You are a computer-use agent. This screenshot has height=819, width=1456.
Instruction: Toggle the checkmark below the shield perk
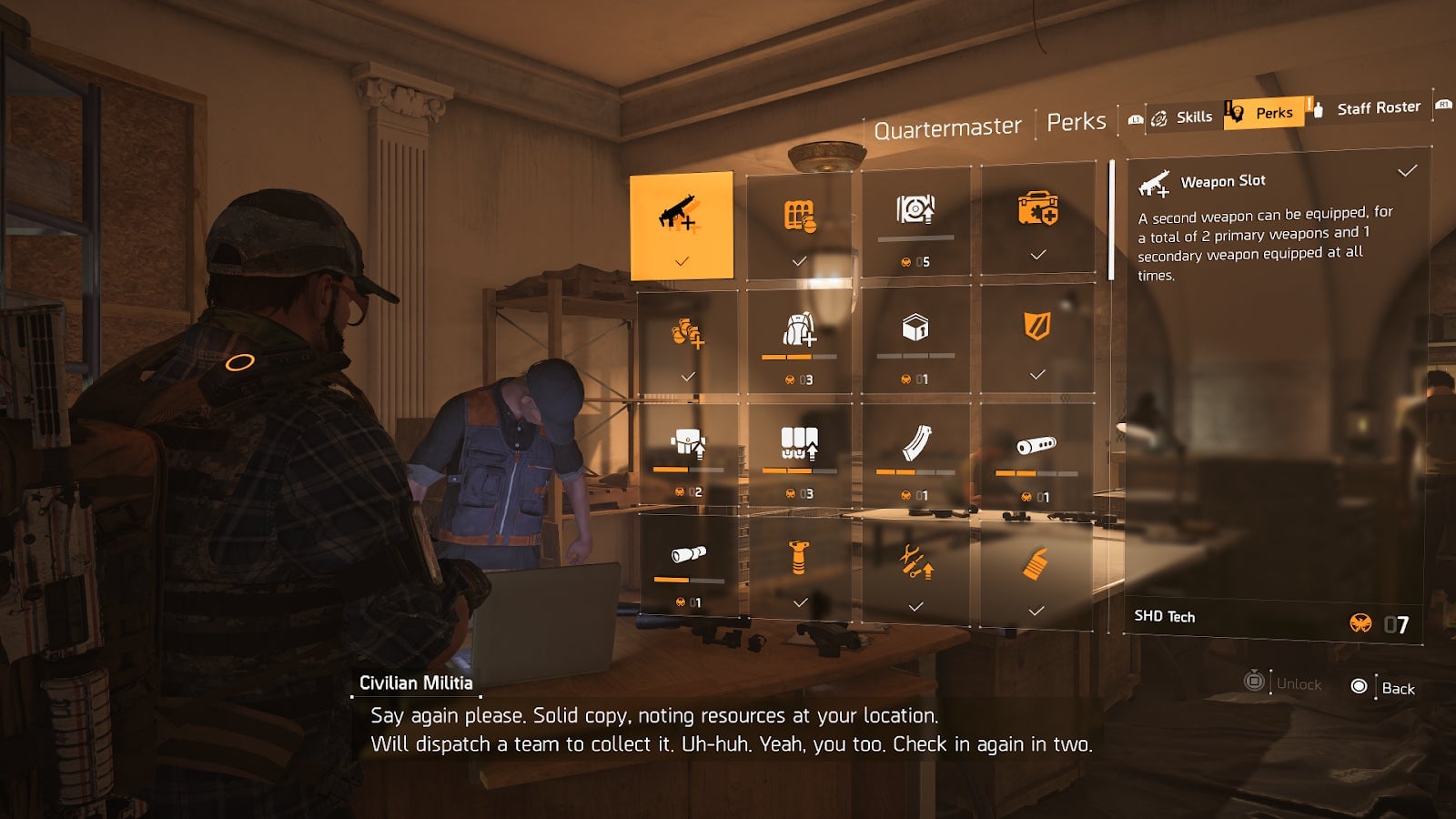(1037, 372)
